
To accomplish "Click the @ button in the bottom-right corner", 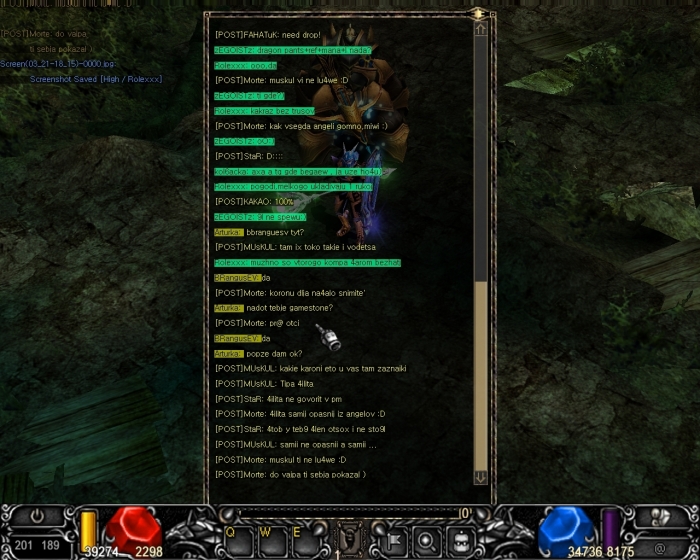I will tap(660, 548).
